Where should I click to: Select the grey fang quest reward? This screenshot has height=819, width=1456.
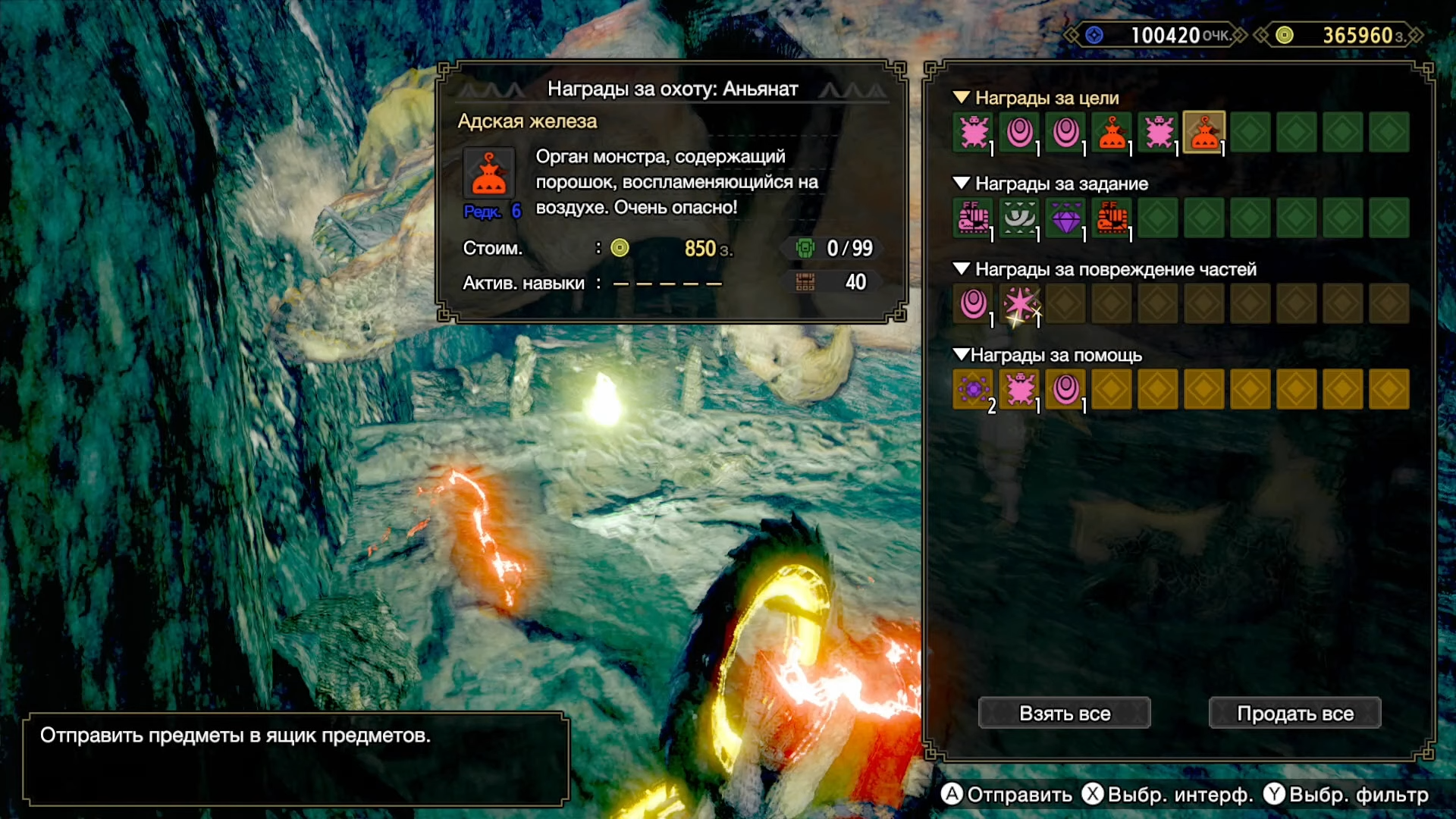click(1019, 218)
